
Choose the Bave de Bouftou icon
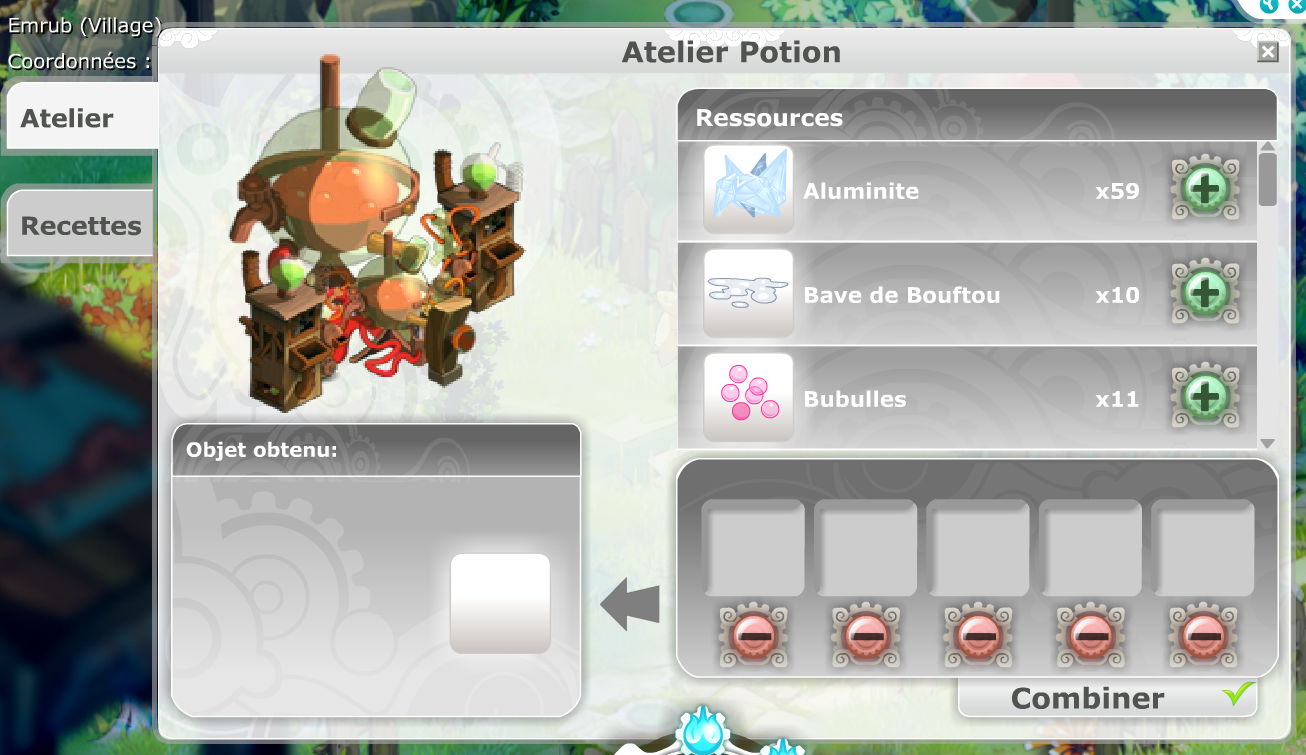coord(748,294)
